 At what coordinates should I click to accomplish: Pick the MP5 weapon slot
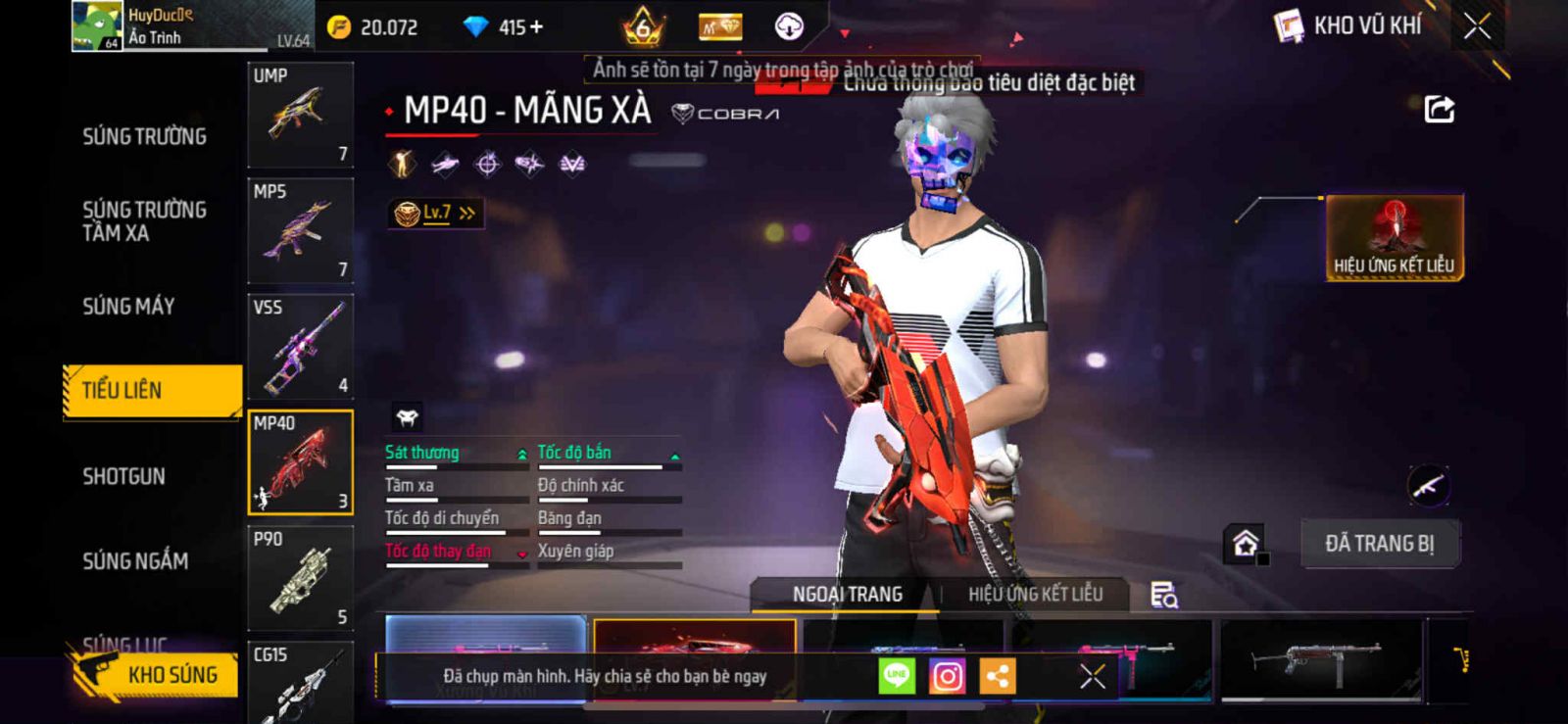[300, 230]
